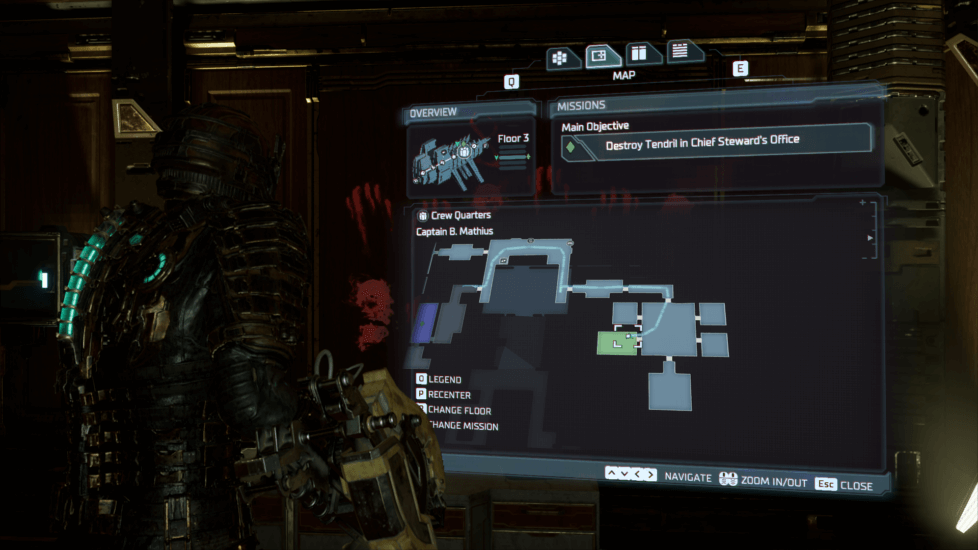Image resolution: width=978 pixels, height=550 pixels.
Task: Open the inventory tab with grid icon
Action: [563, 58]
